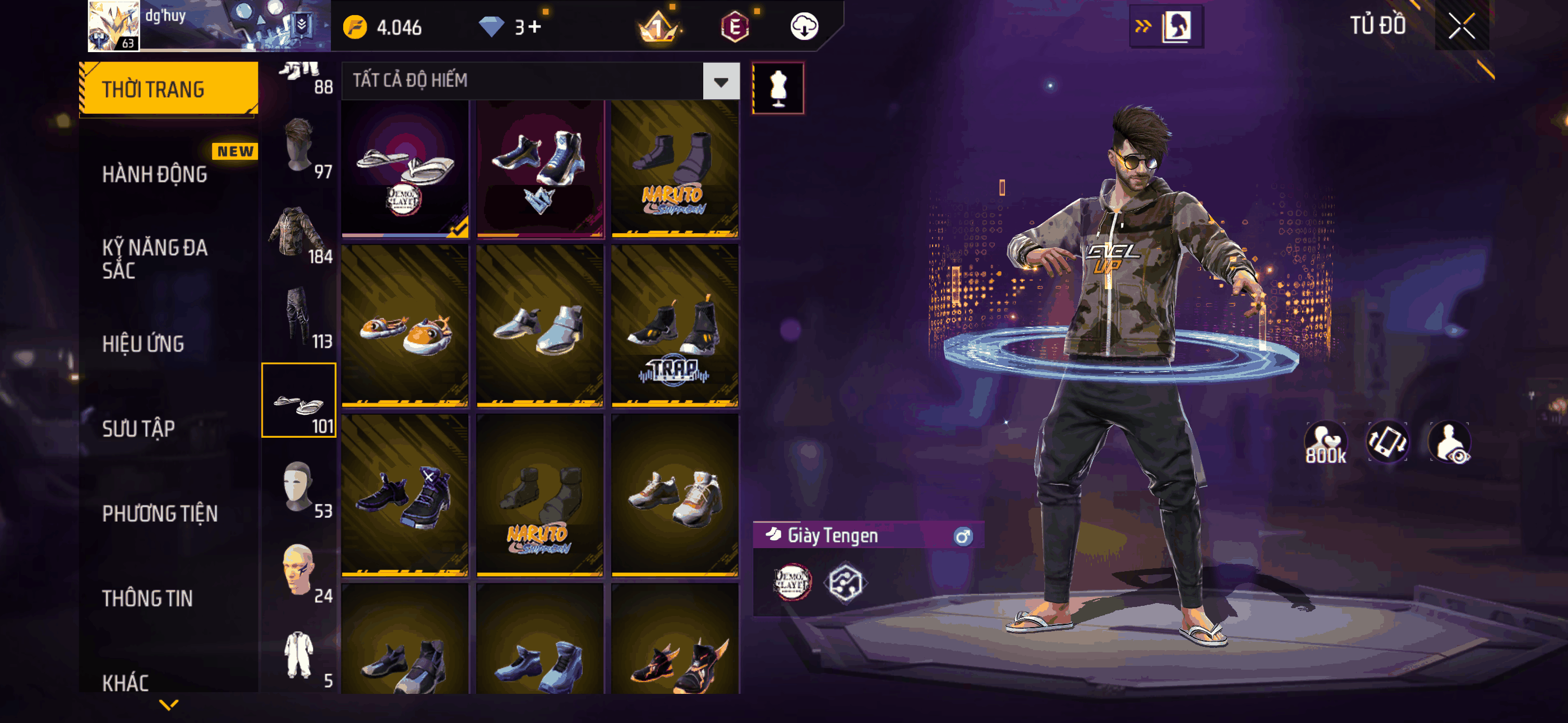Select the hair category with 97 items
The image size is (1568, 723).
coord(299,146)
